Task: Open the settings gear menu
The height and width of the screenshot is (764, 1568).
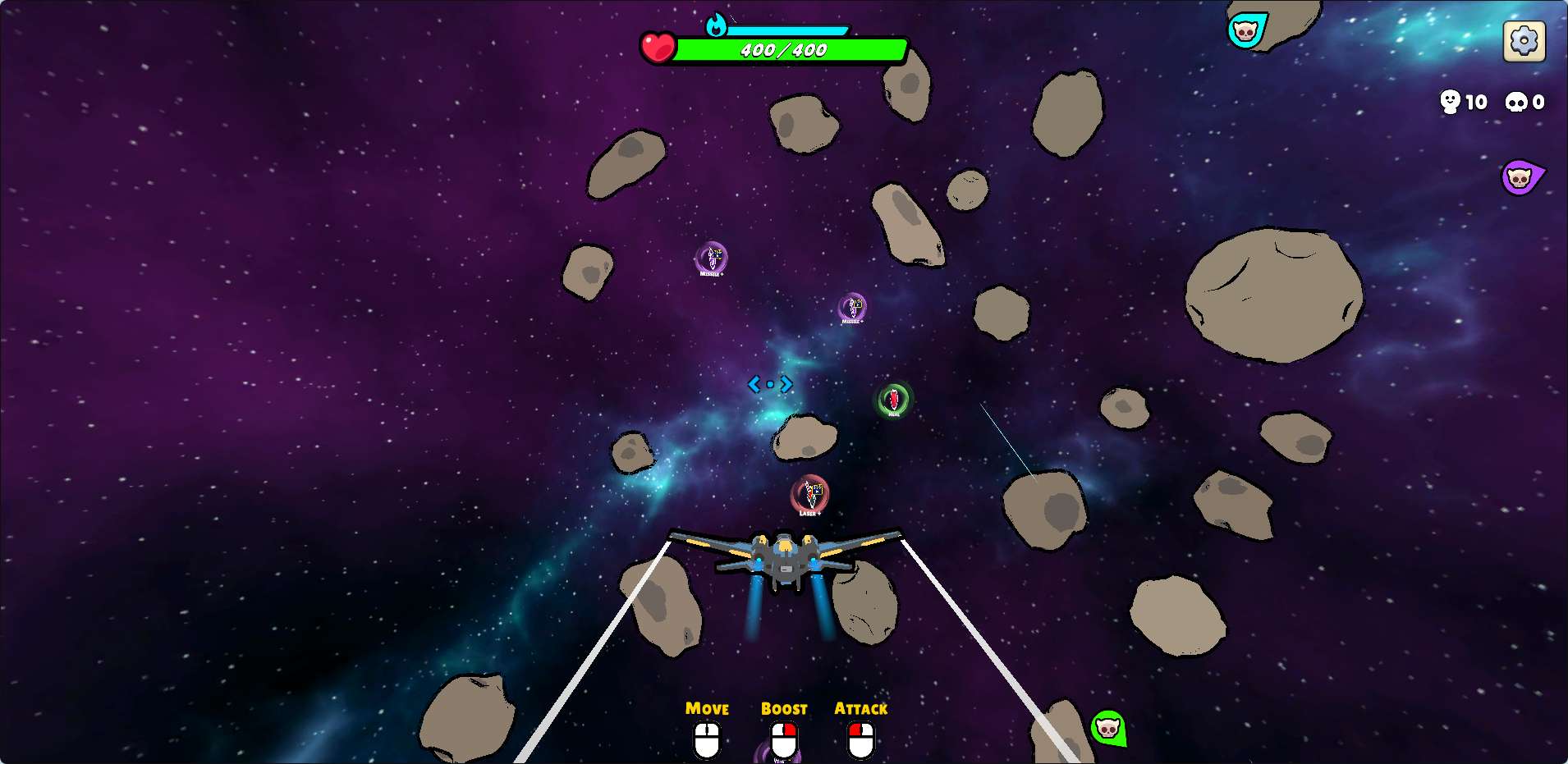Action: pyautogui.click(x=1524, y=40)
